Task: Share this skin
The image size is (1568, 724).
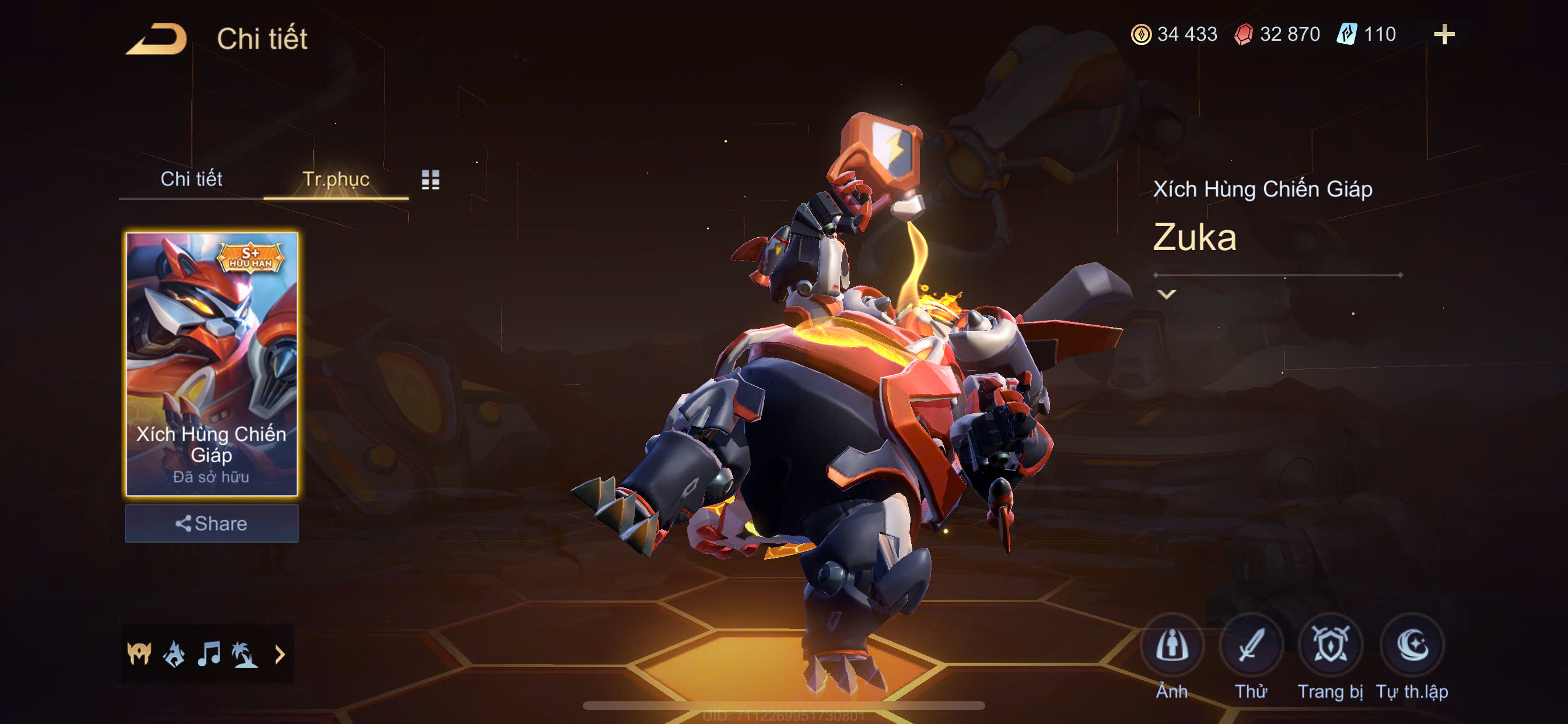Action: pos(211,523)
